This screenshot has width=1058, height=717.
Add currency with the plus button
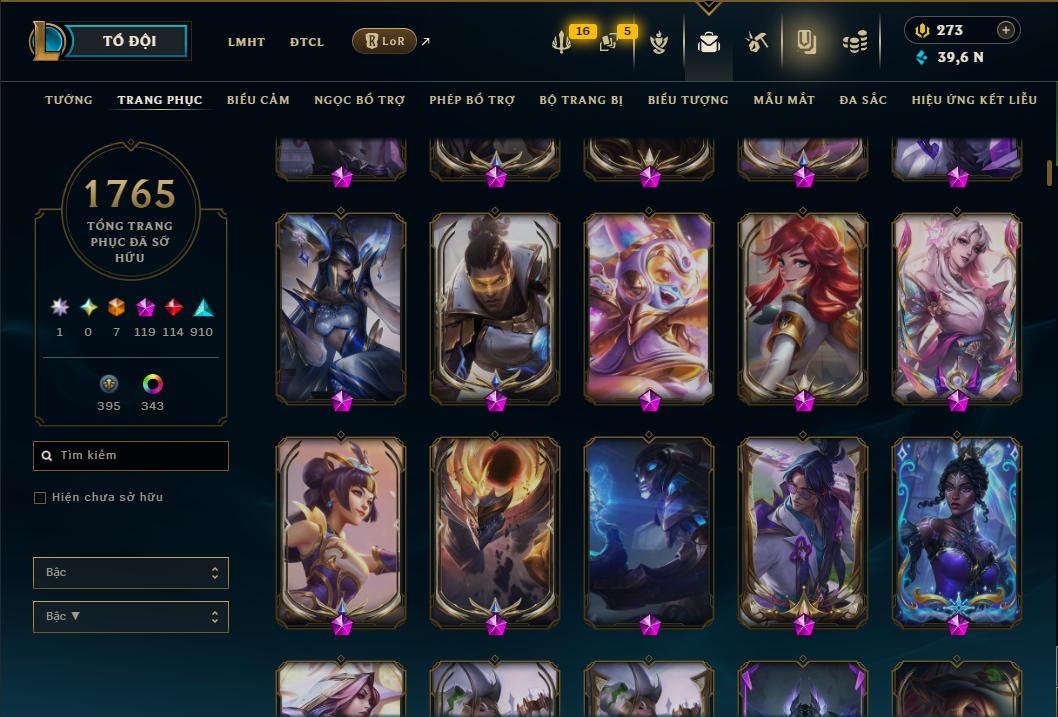1006,30
